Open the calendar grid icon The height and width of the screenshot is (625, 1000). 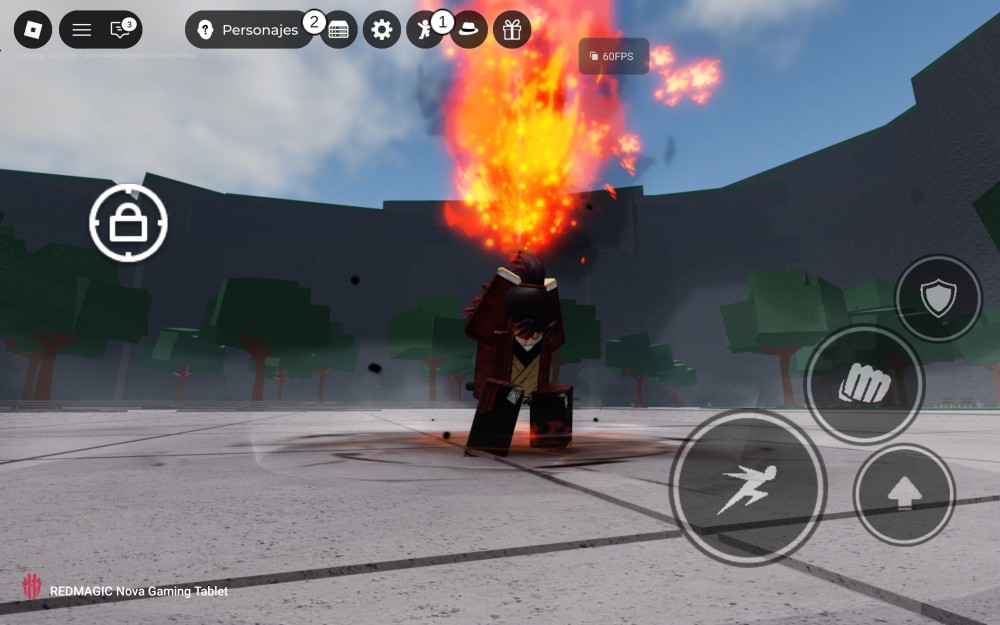click(339, 30)
